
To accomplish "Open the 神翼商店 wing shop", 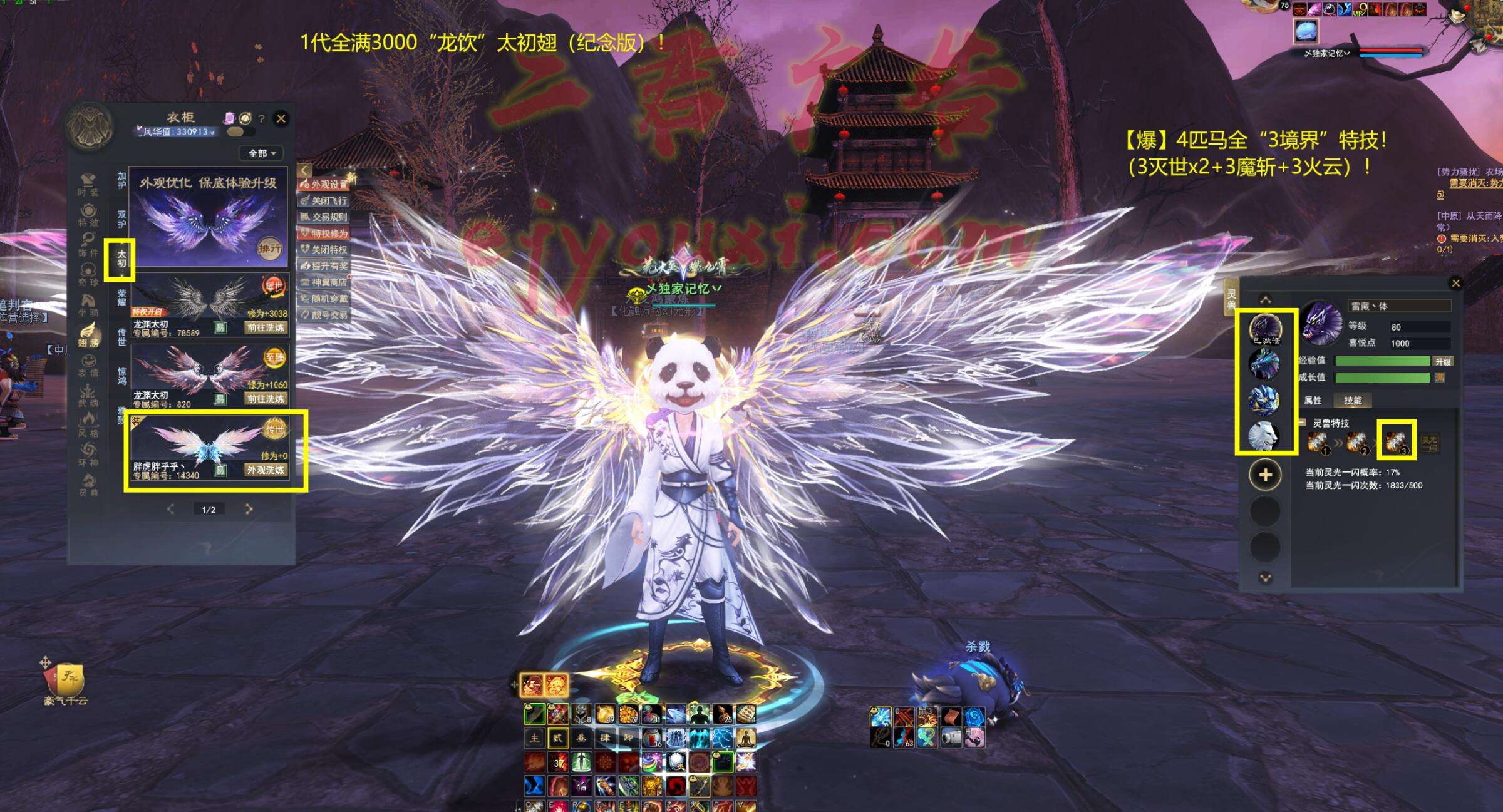I will [x=325, y=282].
